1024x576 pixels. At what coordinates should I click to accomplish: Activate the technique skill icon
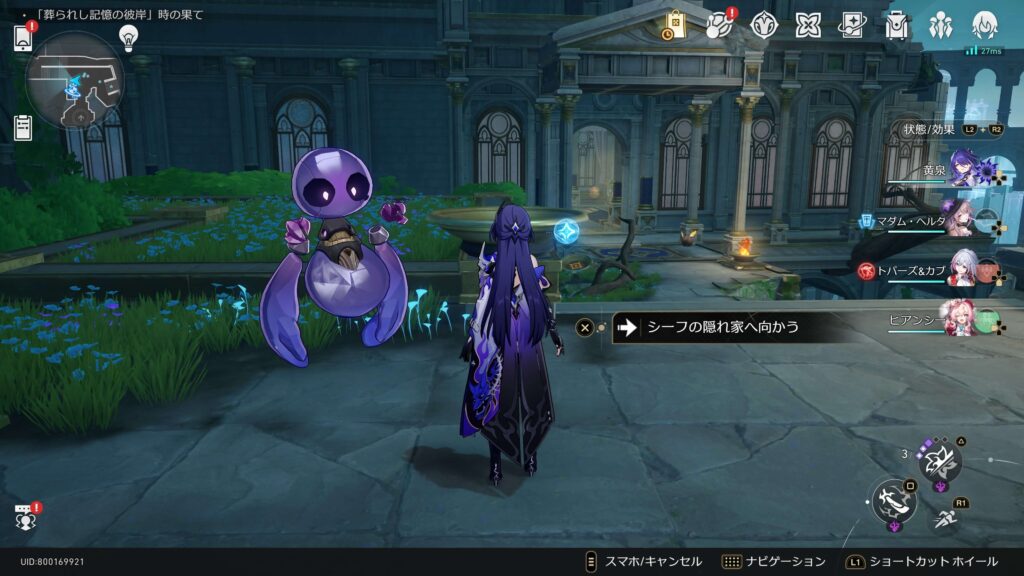point(940,461)
